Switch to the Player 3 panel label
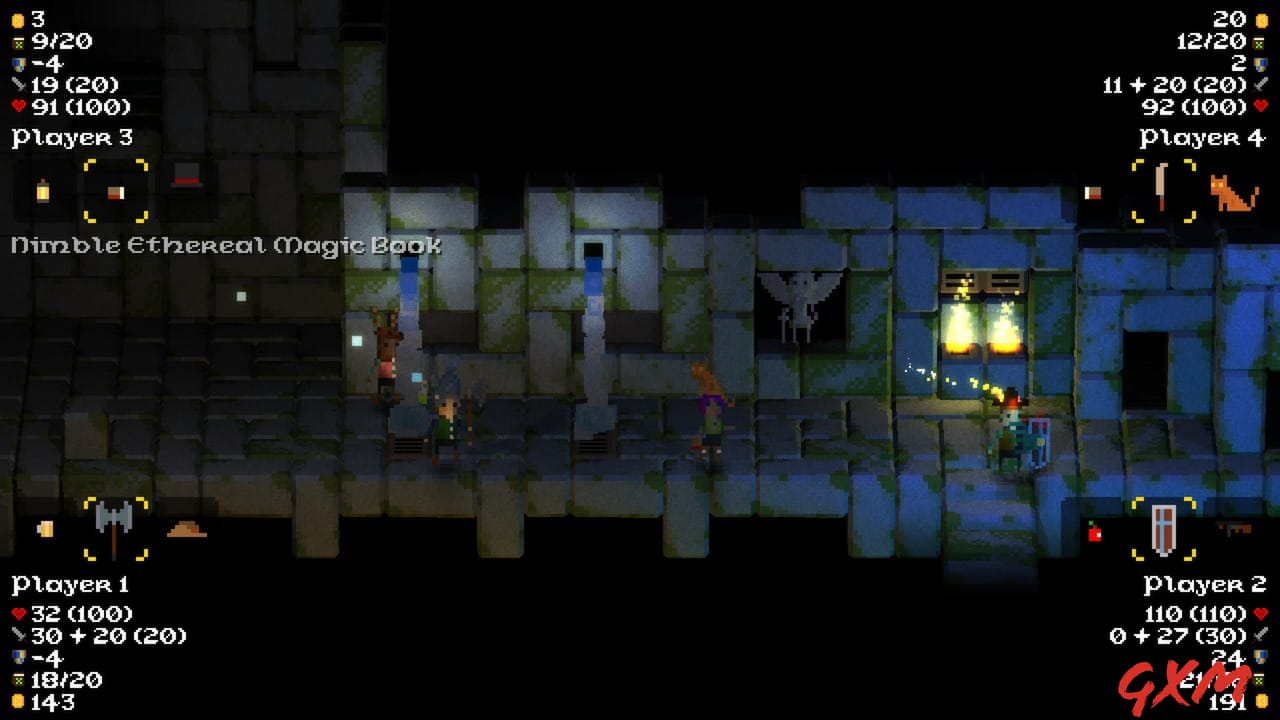Viewport: 1280px width, 720px height. [70, 137]
